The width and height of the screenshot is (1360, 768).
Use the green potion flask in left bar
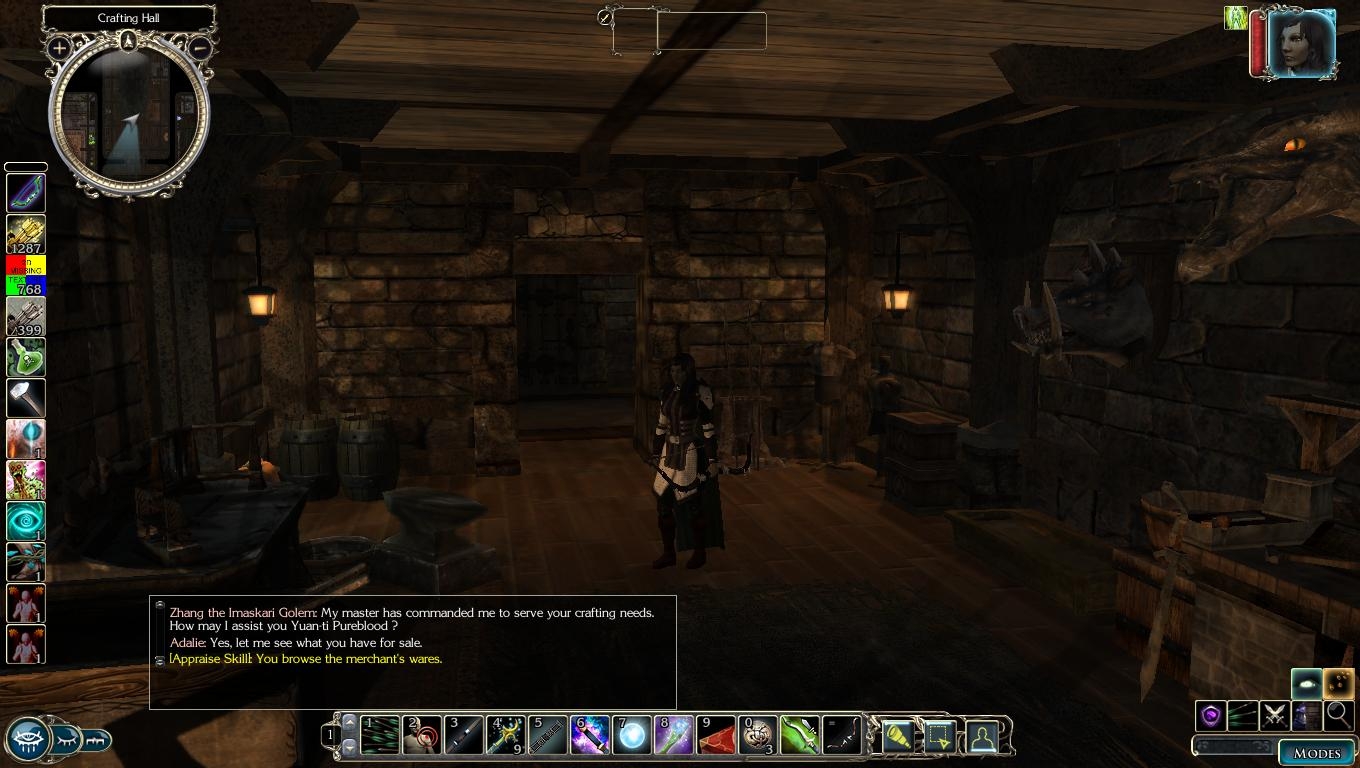click(x=26, y=357)
